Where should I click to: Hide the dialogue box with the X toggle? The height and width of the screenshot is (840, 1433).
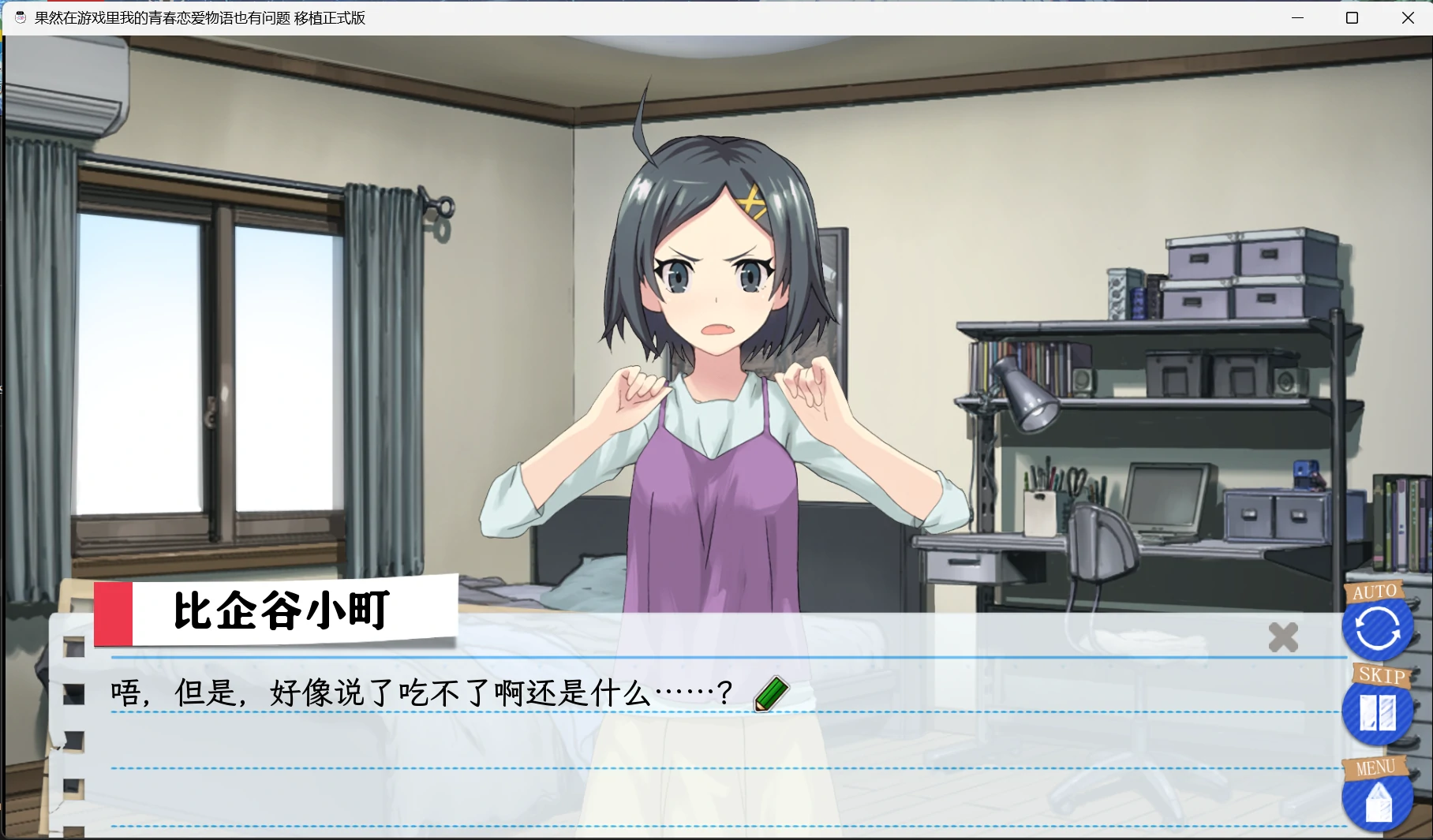click(x=1283, y=636)
